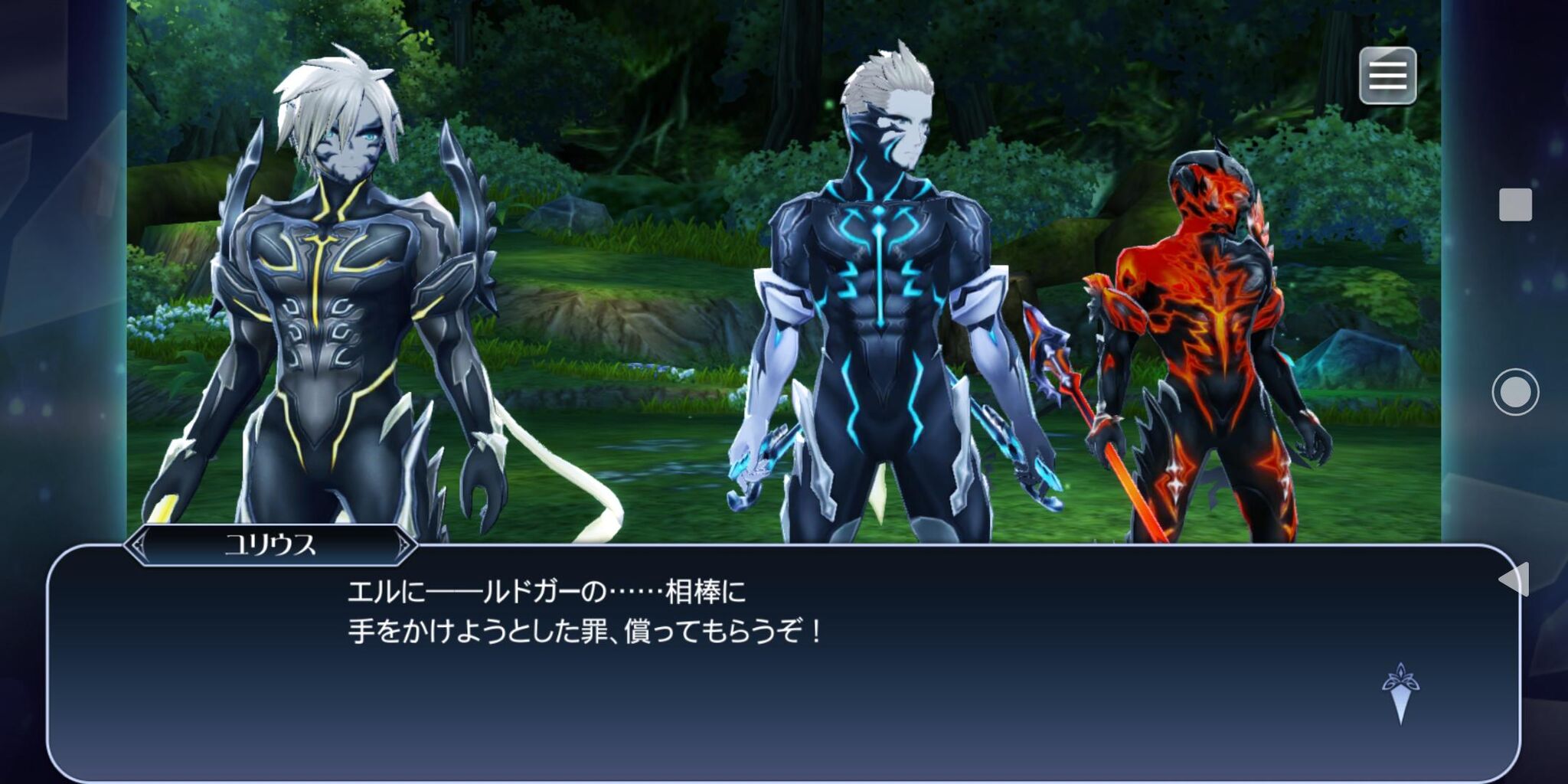
Task: Tap the hamburger icon to pause the story
Action: pos(1389,77)
